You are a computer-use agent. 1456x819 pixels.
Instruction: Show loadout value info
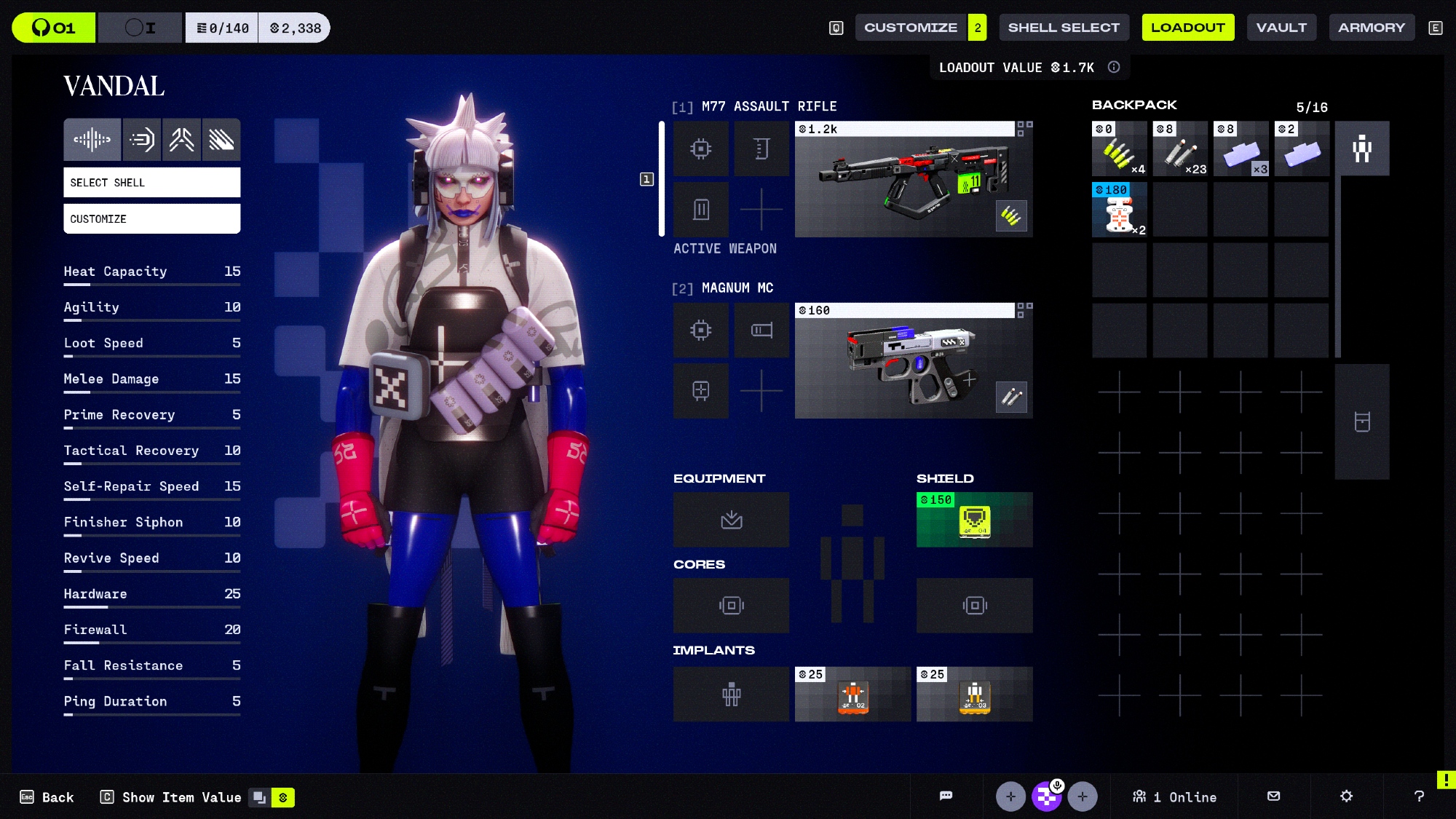click(1114, 68)
